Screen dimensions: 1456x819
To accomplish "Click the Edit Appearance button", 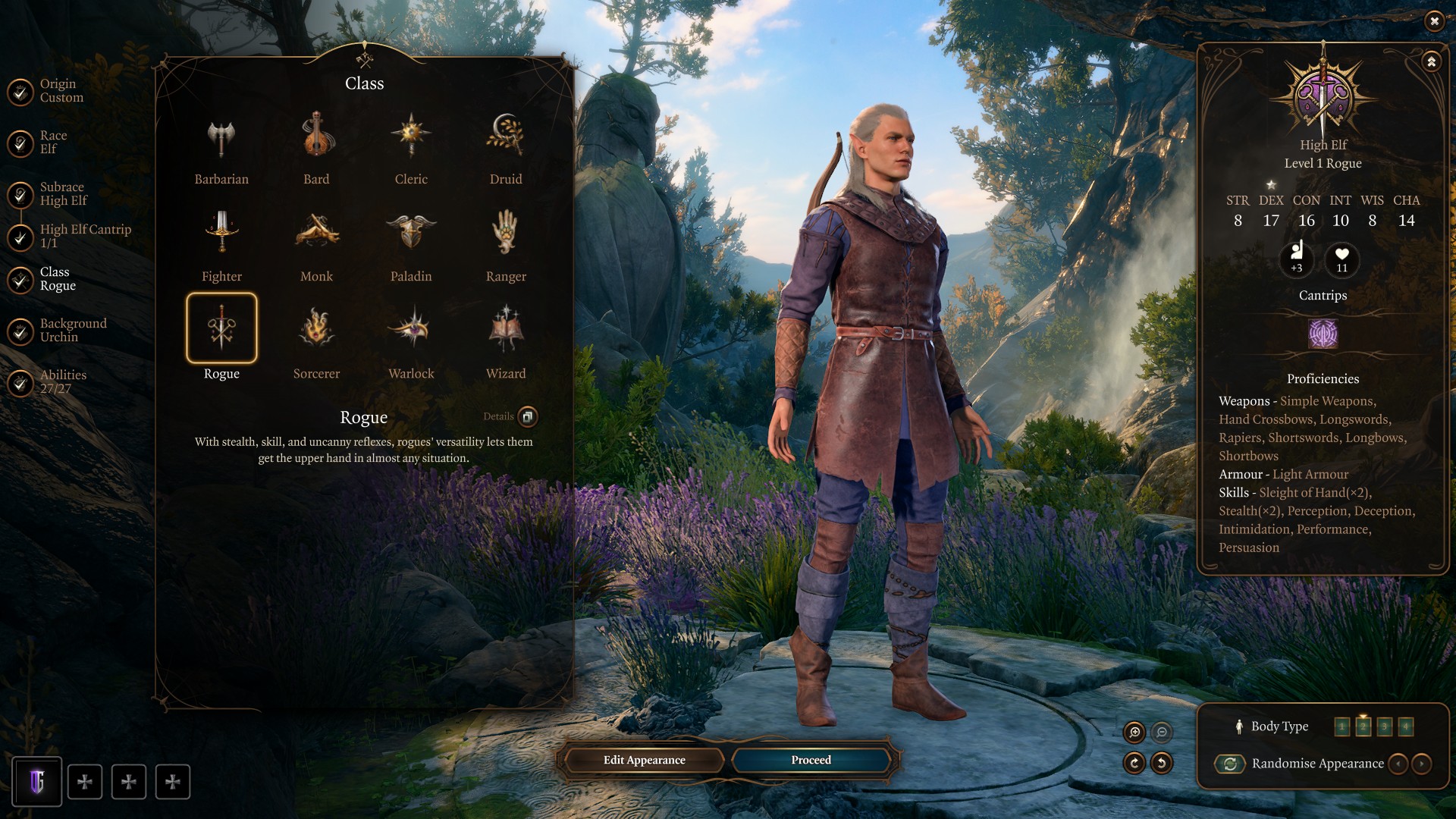I will coord(644,760).
